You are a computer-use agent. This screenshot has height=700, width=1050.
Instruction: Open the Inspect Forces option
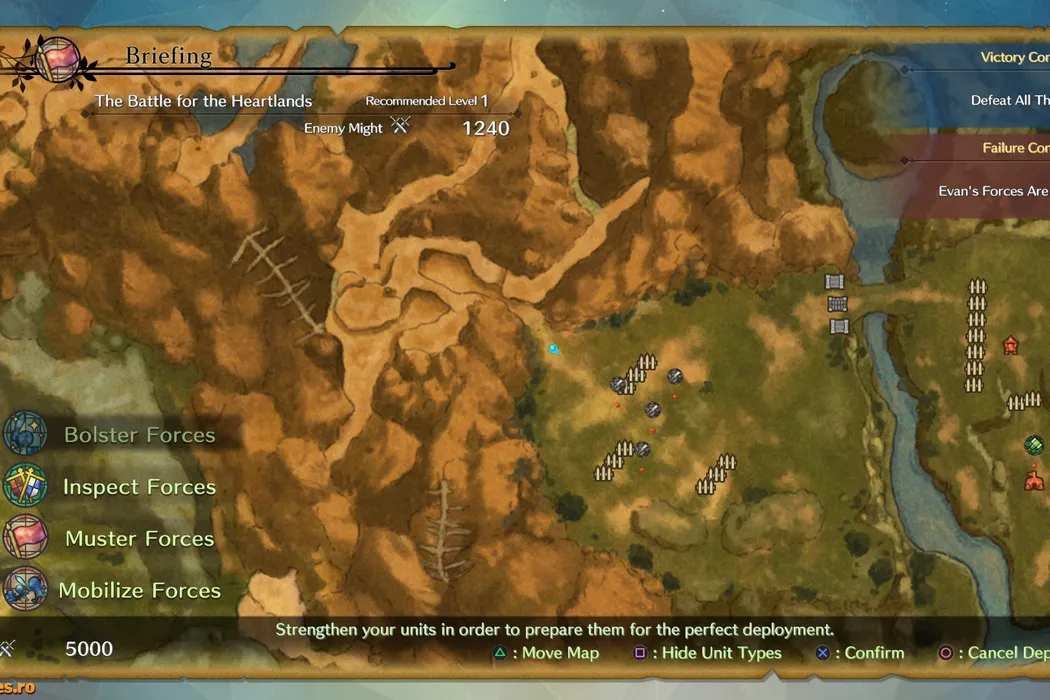click(138, 487)
